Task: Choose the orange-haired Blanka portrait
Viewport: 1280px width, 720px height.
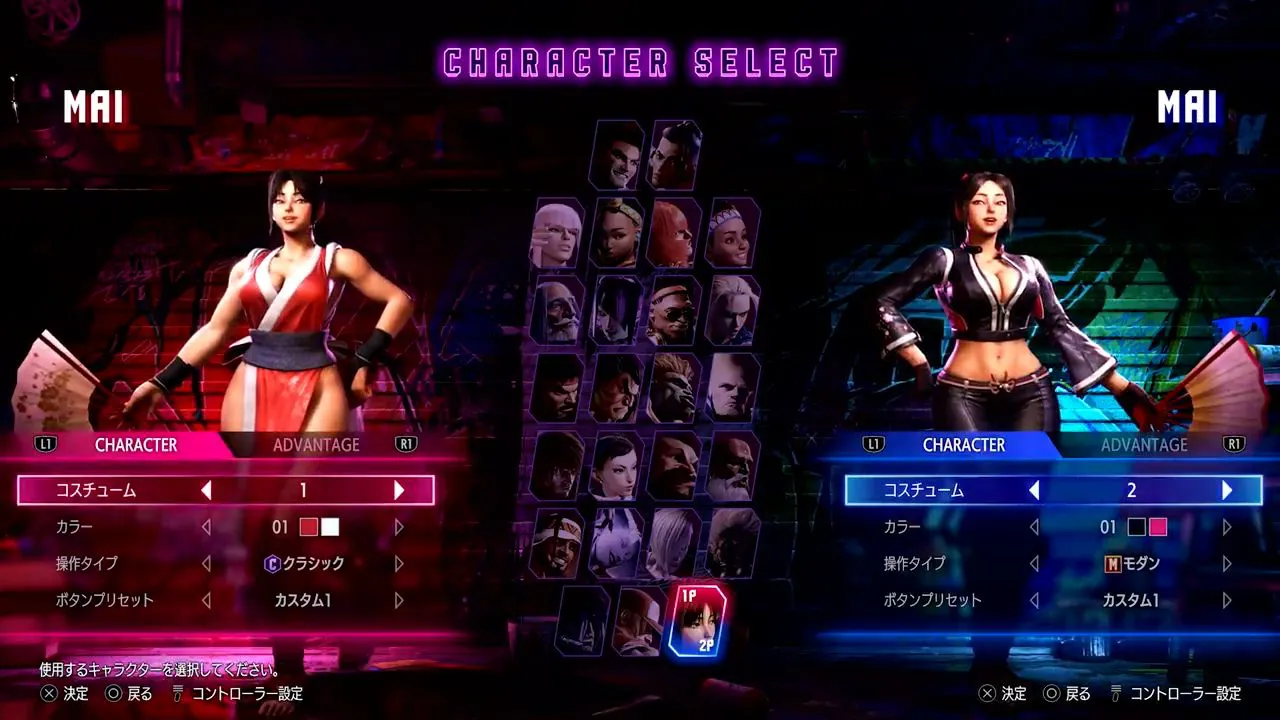Action: point(674,388)
